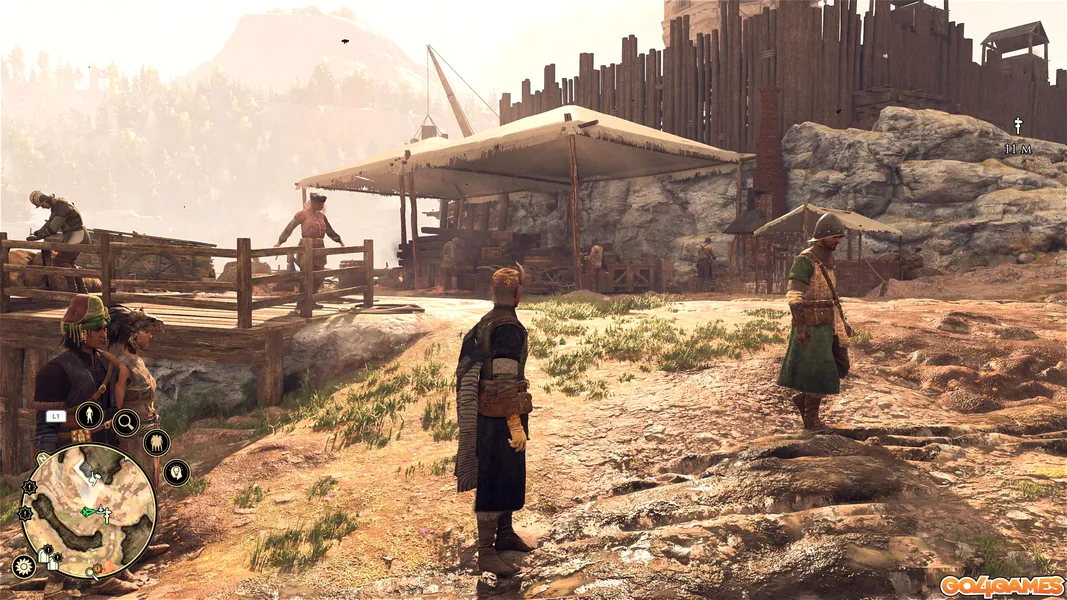Open the party group icon

tap(156, 442)
